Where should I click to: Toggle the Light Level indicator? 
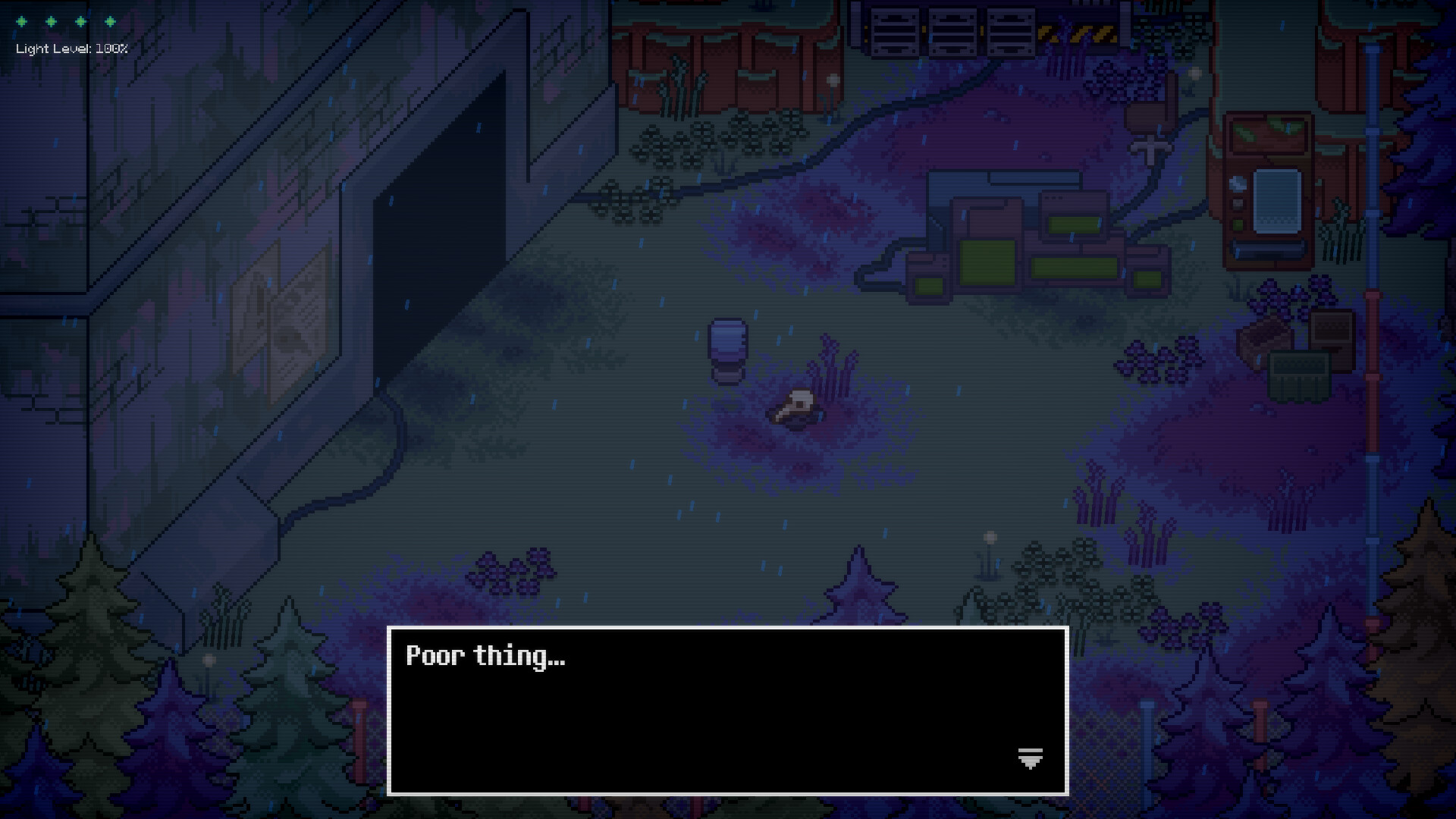point(71,49)
